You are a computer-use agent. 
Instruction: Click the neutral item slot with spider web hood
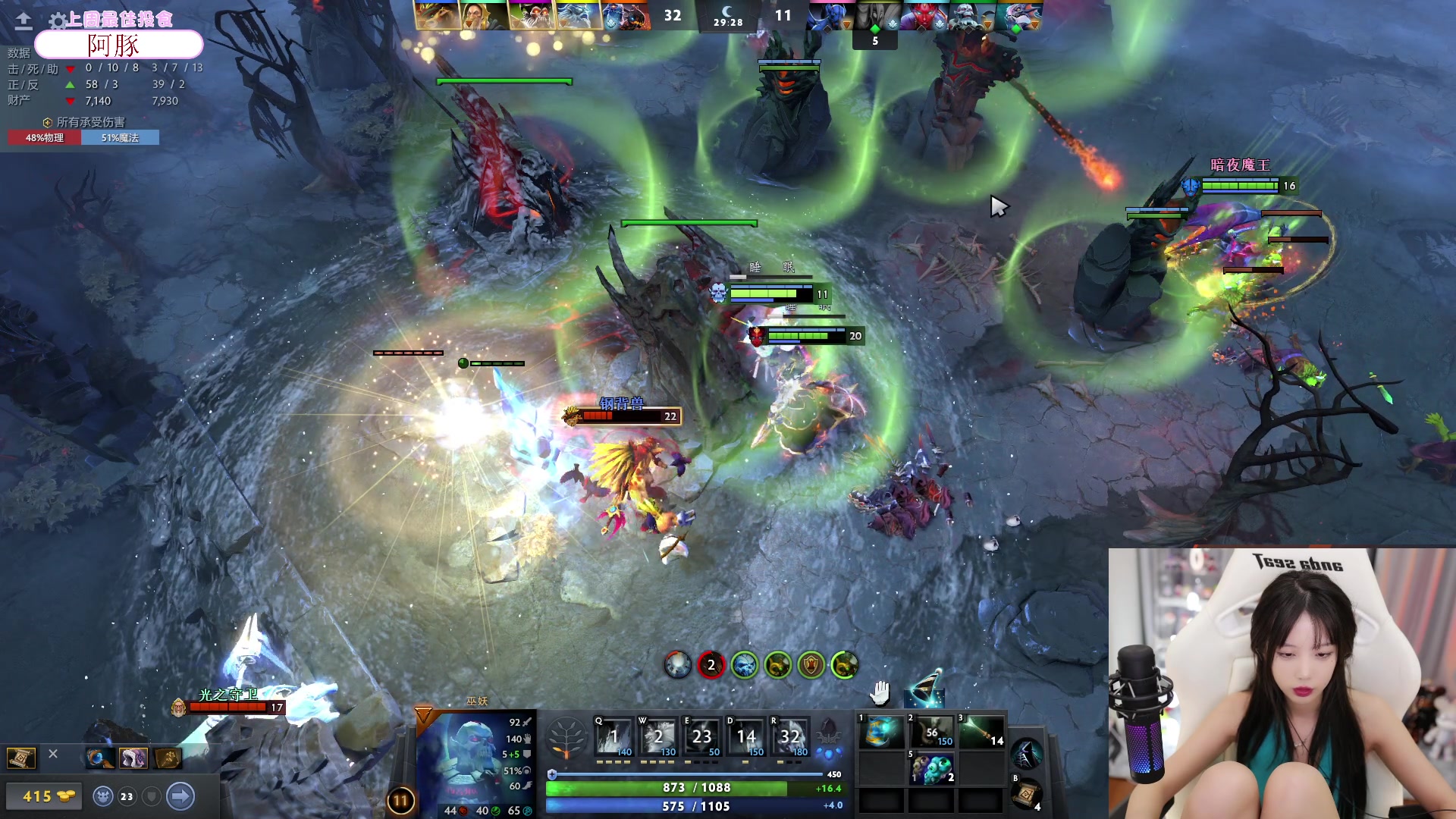(x=1027, y=754)
